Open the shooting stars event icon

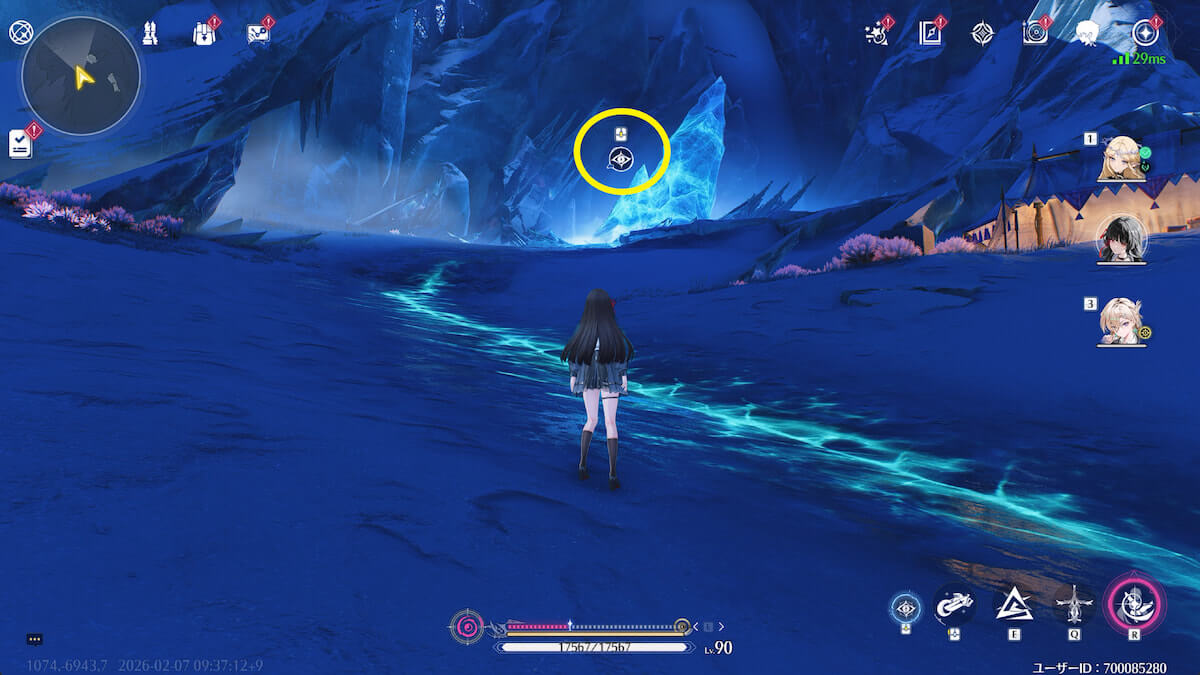(x=878, y=33)
